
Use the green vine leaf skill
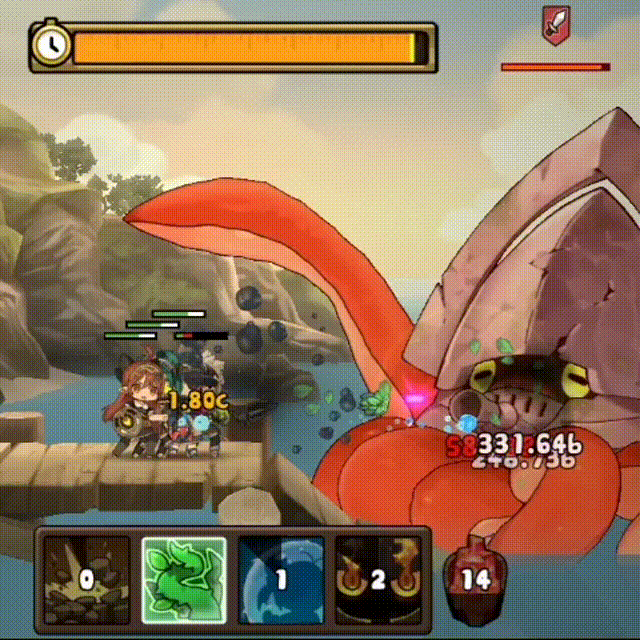tap(183, 579)
